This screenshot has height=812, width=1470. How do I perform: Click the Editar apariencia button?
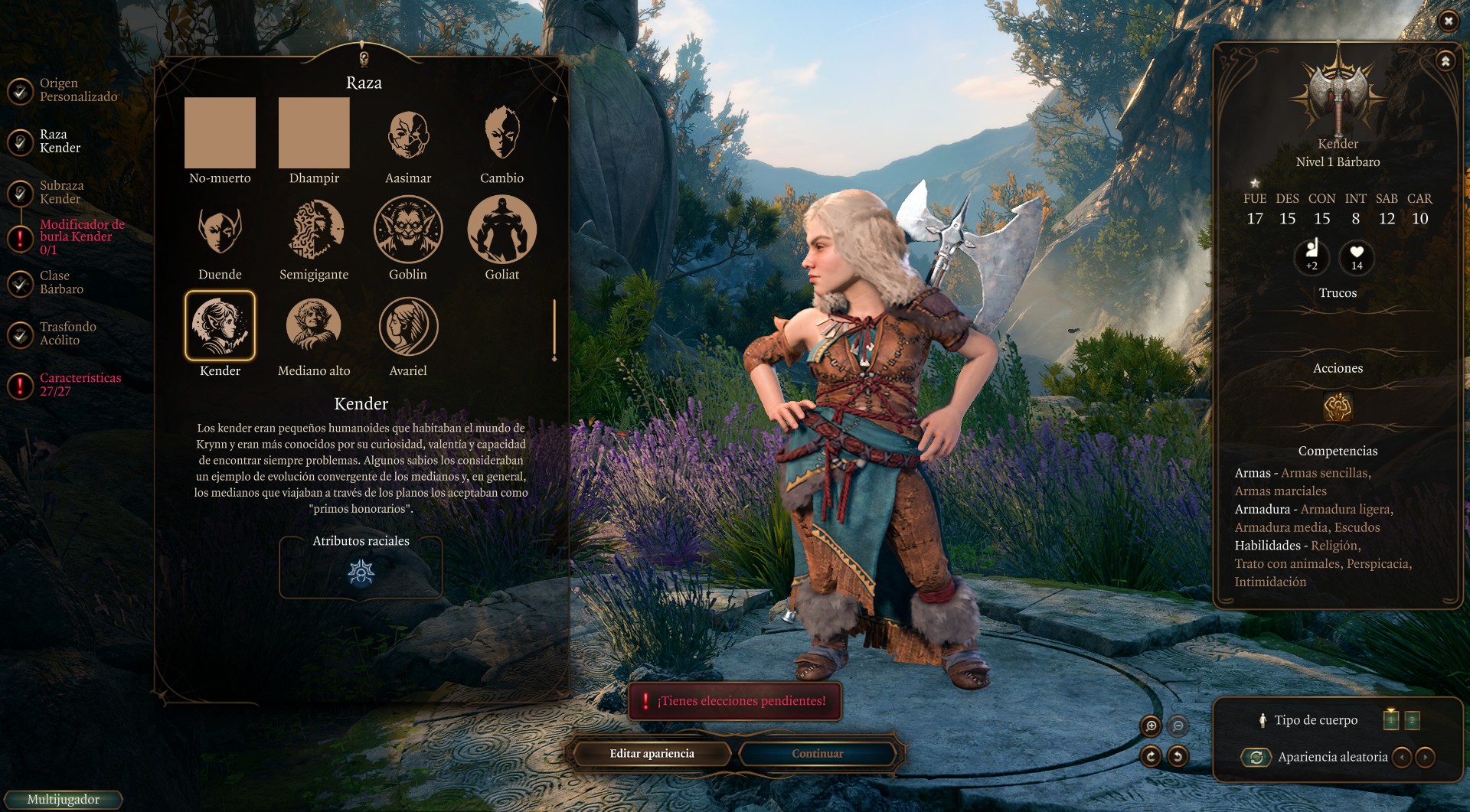coord(652,754)
